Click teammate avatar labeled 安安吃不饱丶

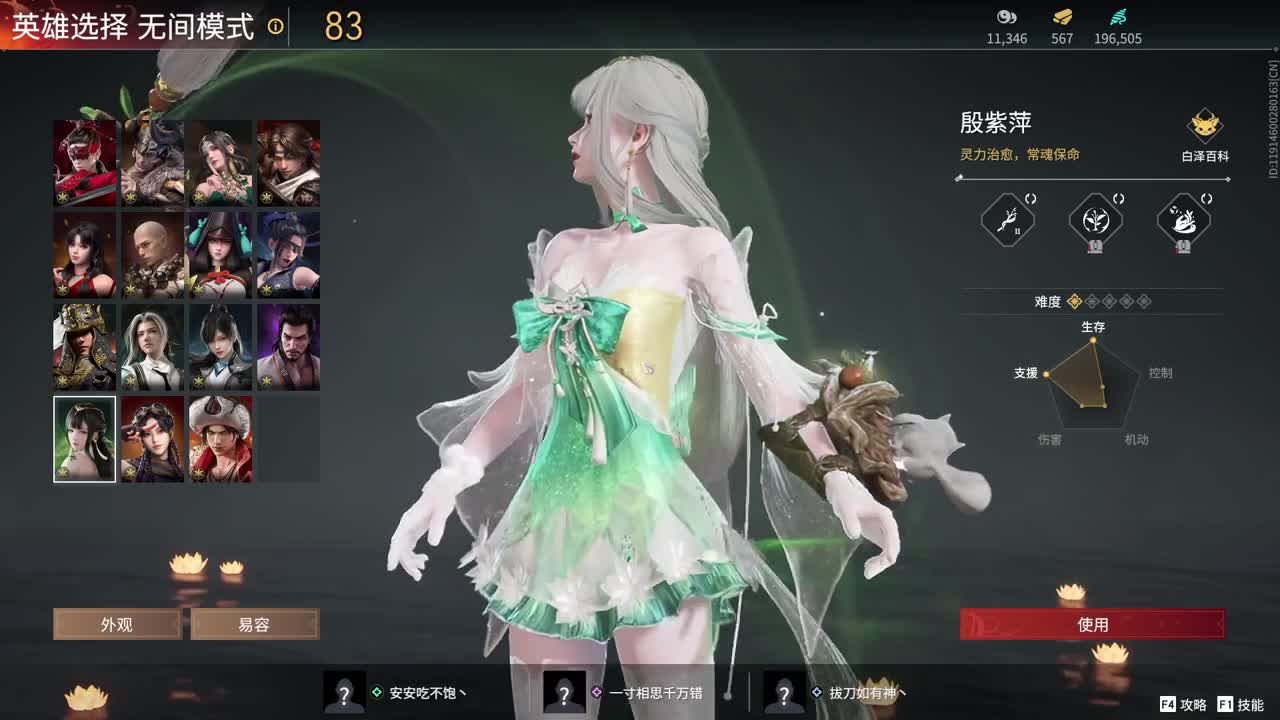(x=345, y=691)
